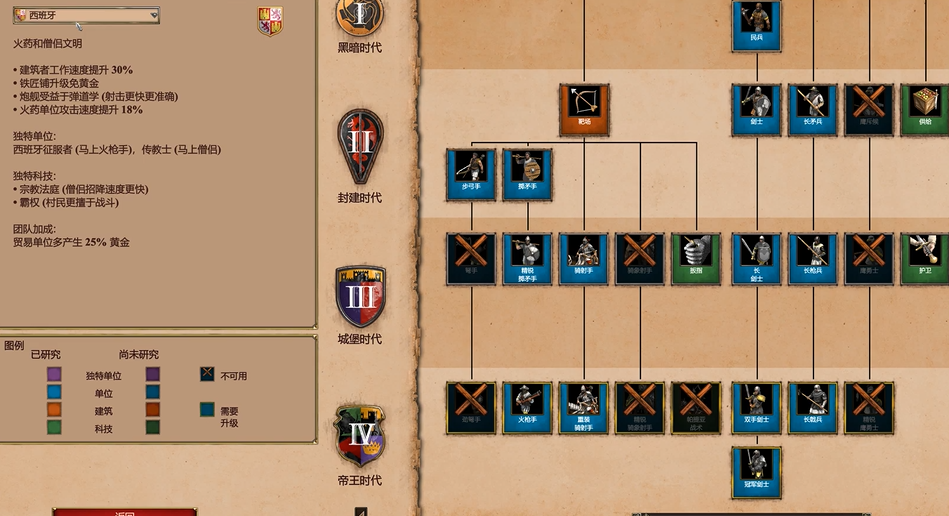The width and height of the screenshot is (949, 516).
Task: Open the 西班牙 civilization dropdown
Action: click(86, 15)
